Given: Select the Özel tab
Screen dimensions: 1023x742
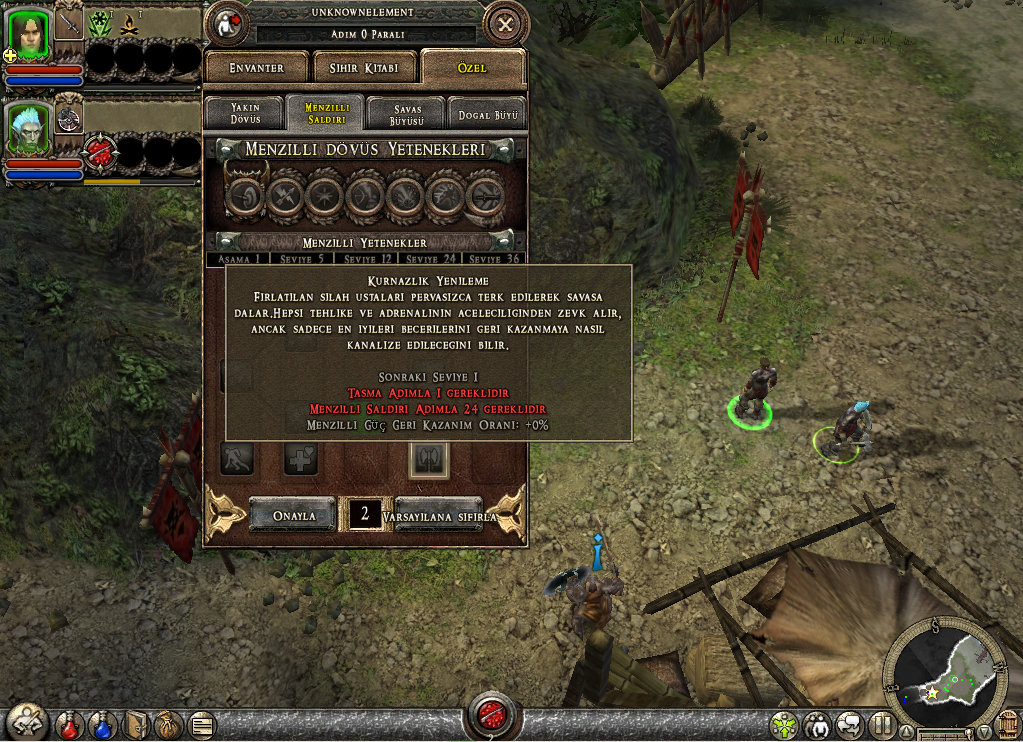Looking at the screenshot, I should [x=472, y=67].
